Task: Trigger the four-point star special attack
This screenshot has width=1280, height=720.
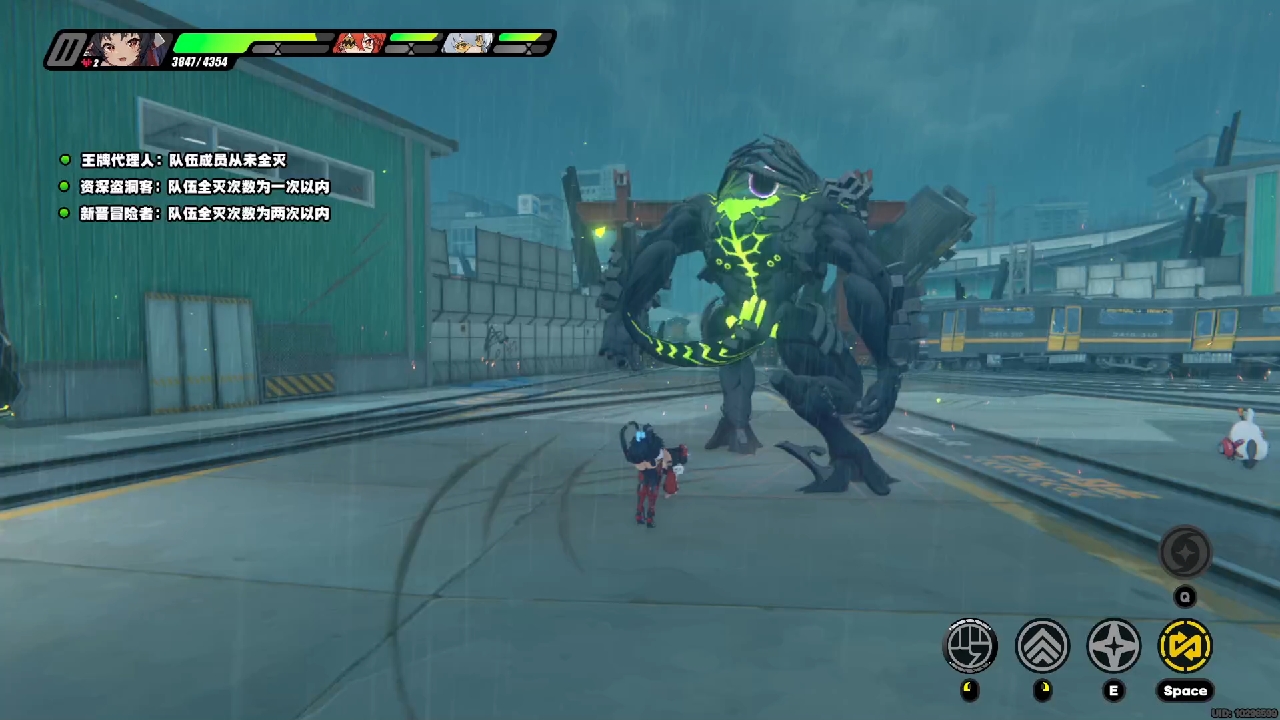Action: [x=1113, y=646]
